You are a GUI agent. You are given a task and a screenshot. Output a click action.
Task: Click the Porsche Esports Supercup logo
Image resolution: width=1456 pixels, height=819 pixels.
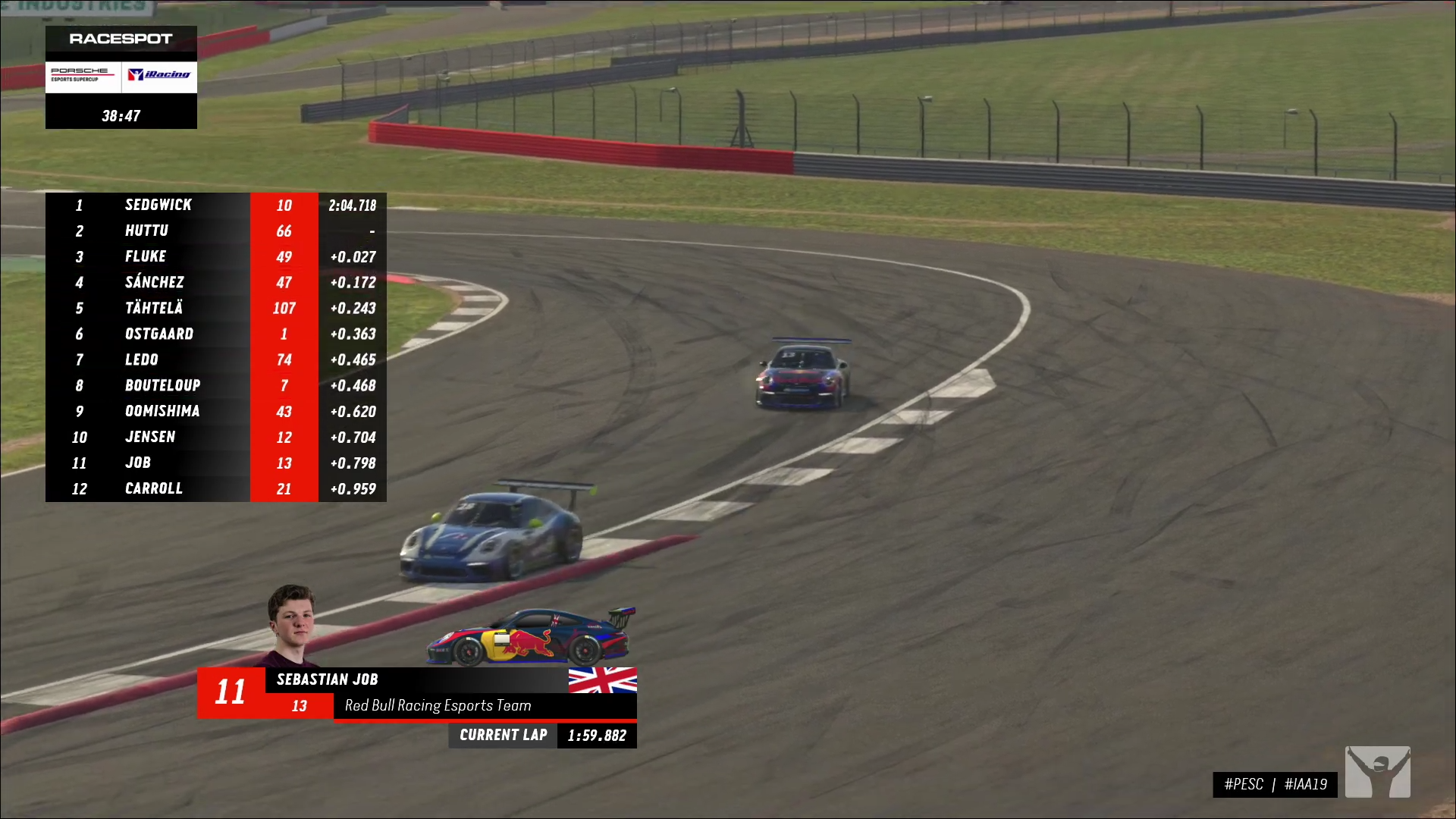(82, 75)
